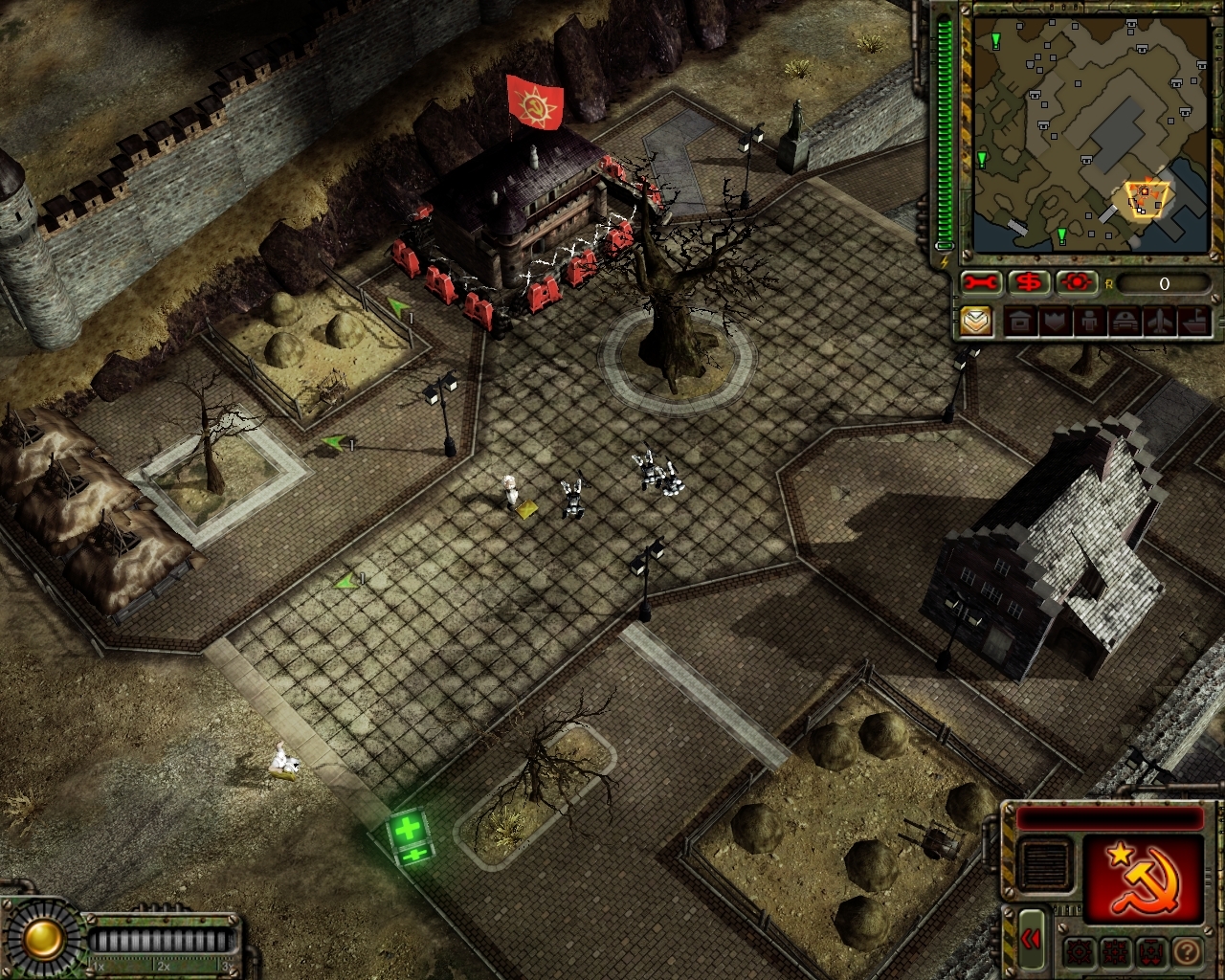Collapse panel with red double-arrow button
Viewport: 1225px width, 980px height.
[1030, 939]
